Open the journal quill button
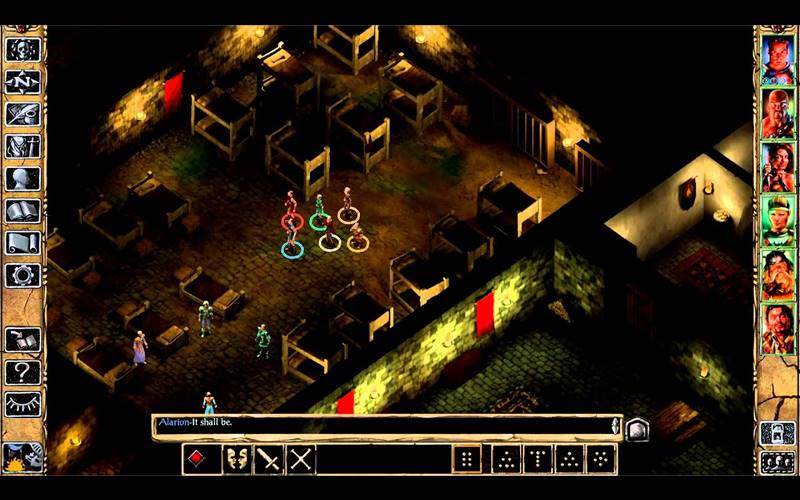The width and height of the screenshot is (800, 500). pos(22,114)
